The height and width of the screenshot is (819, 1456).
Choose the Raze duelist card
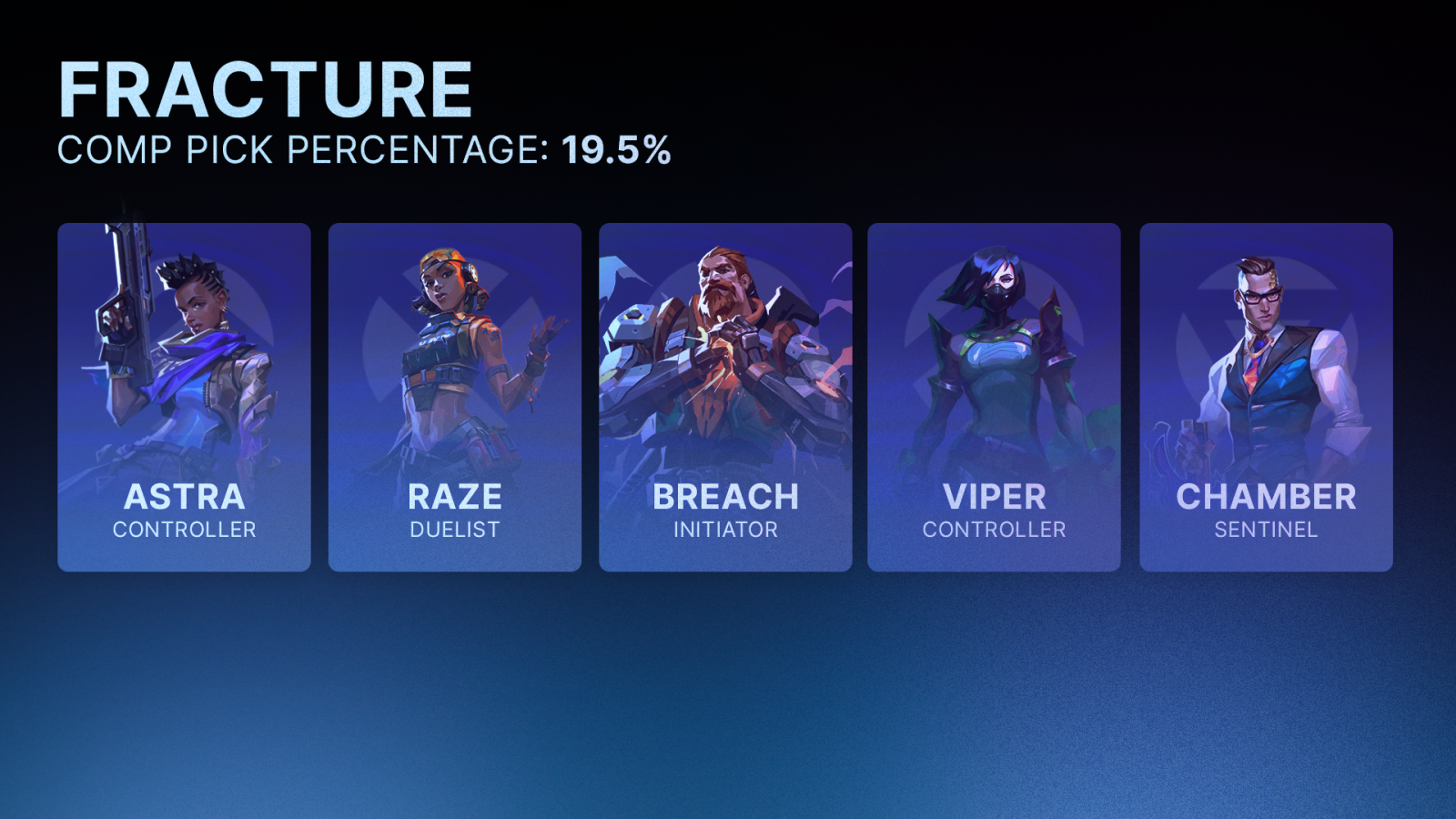click(x=454, y=398)
